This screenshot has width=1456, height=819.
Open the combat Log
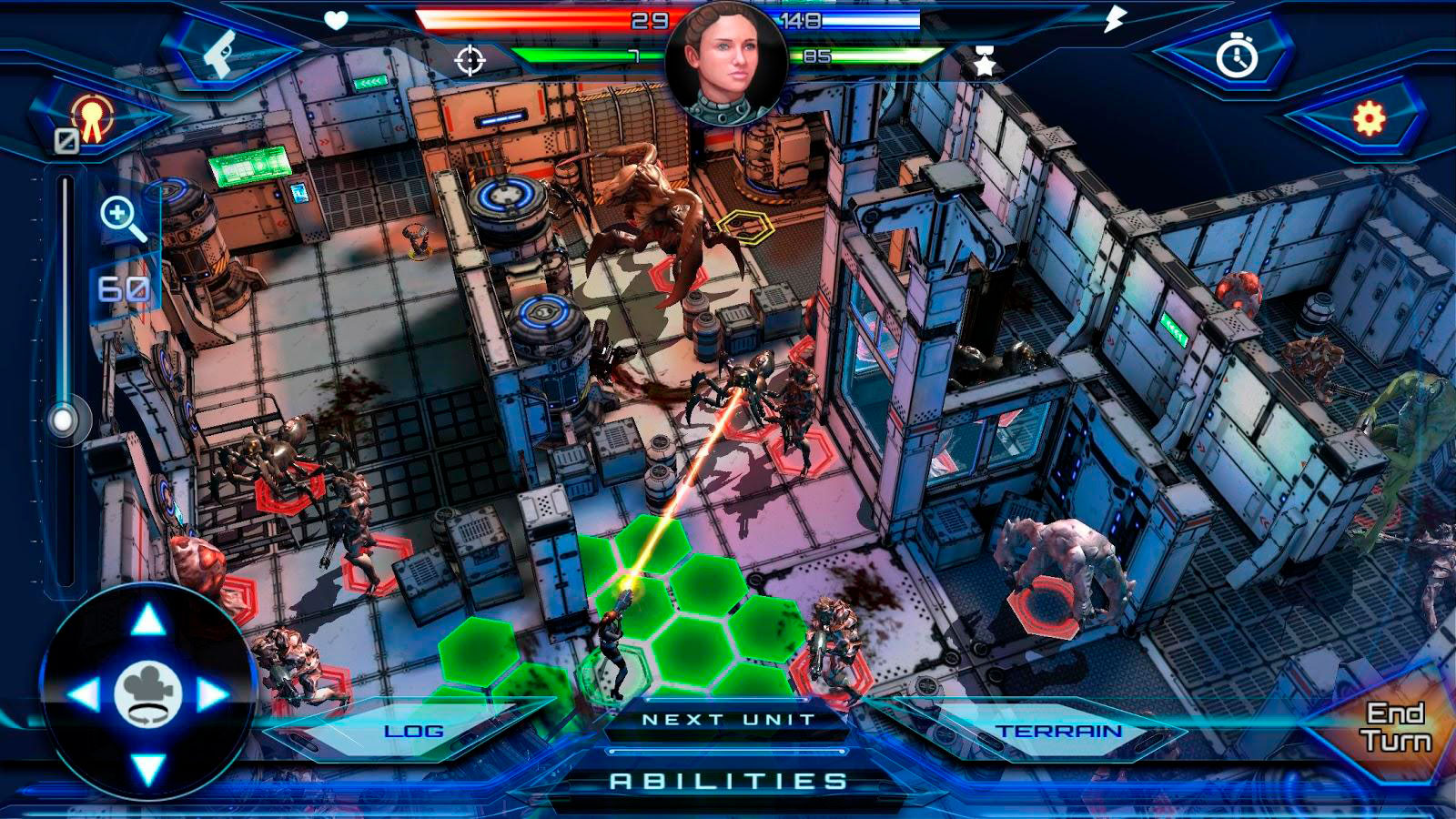(414, 731)
